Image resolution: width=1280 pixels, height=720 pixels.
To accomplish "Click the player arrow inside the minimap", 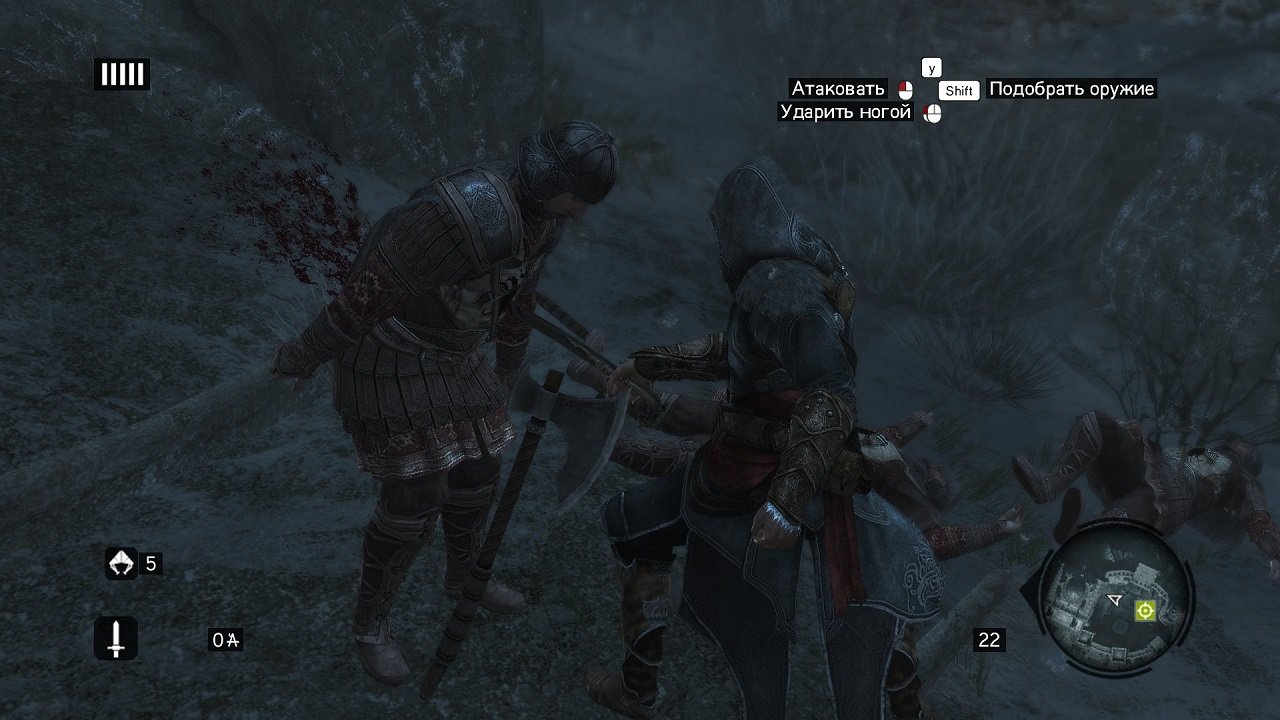I will [1114, 599].
